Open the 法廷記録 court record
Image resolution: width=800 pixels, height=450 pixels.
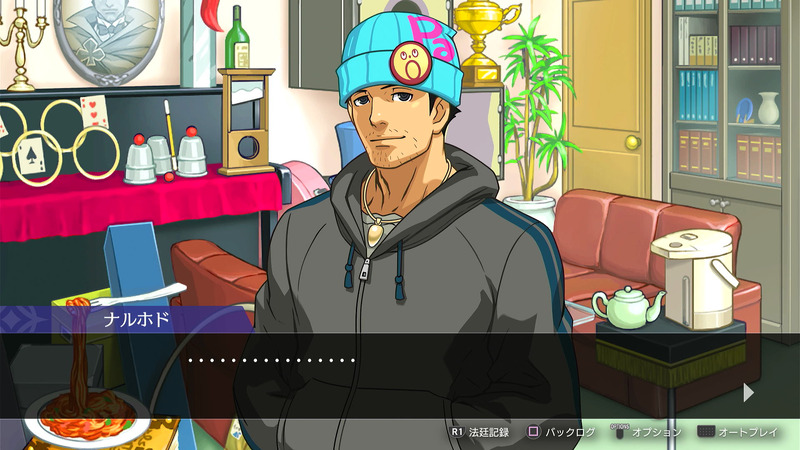pyautogui.click(x=481, y=432)
